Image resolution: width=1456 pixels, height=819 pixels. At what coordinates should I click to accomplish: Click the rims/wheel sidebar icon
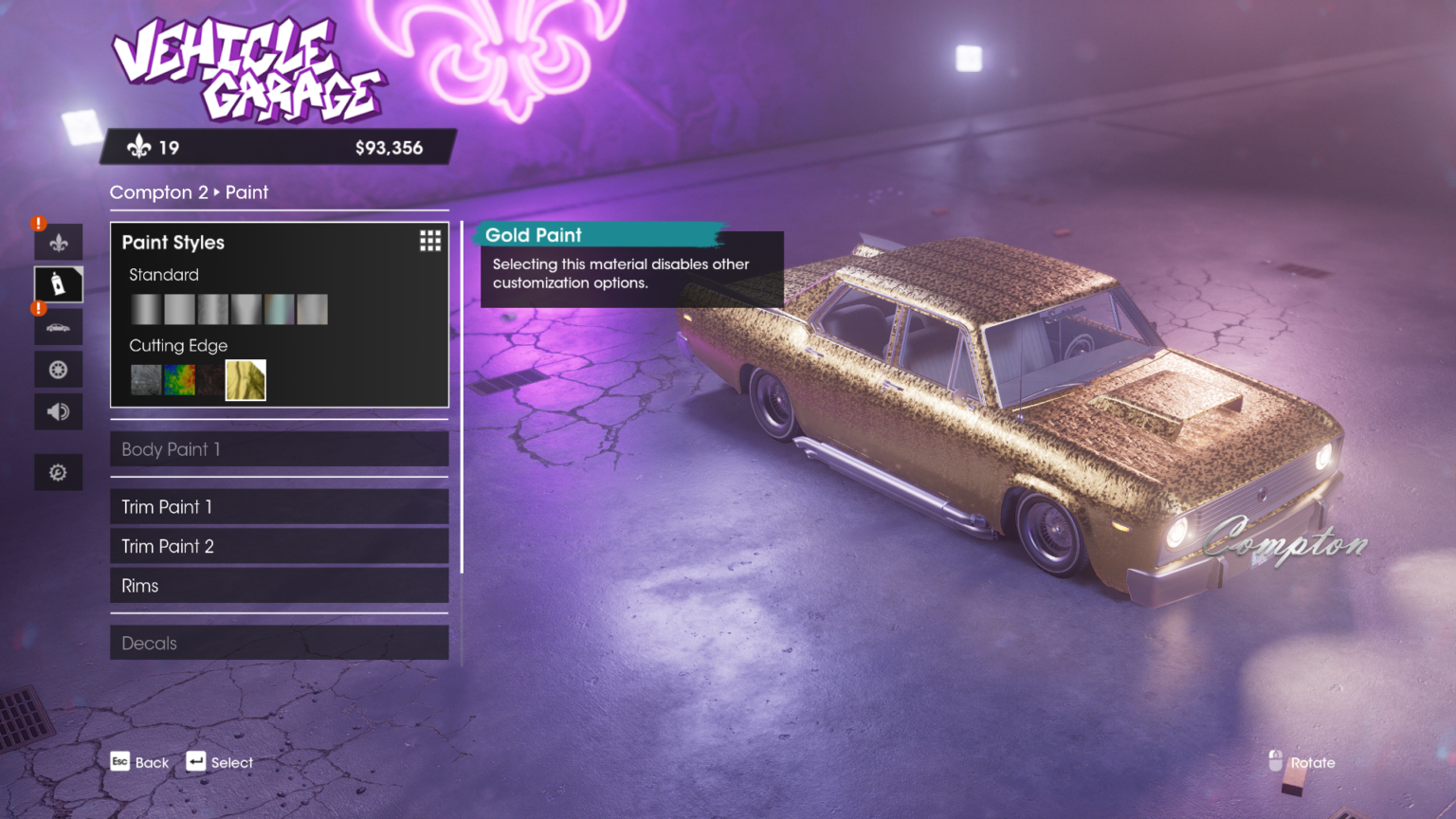coord(58,369)
